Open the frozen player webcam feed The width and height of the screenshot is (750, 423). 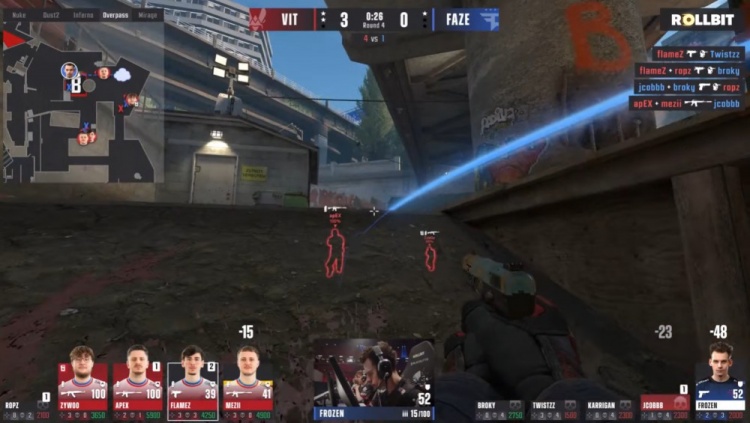374,371
